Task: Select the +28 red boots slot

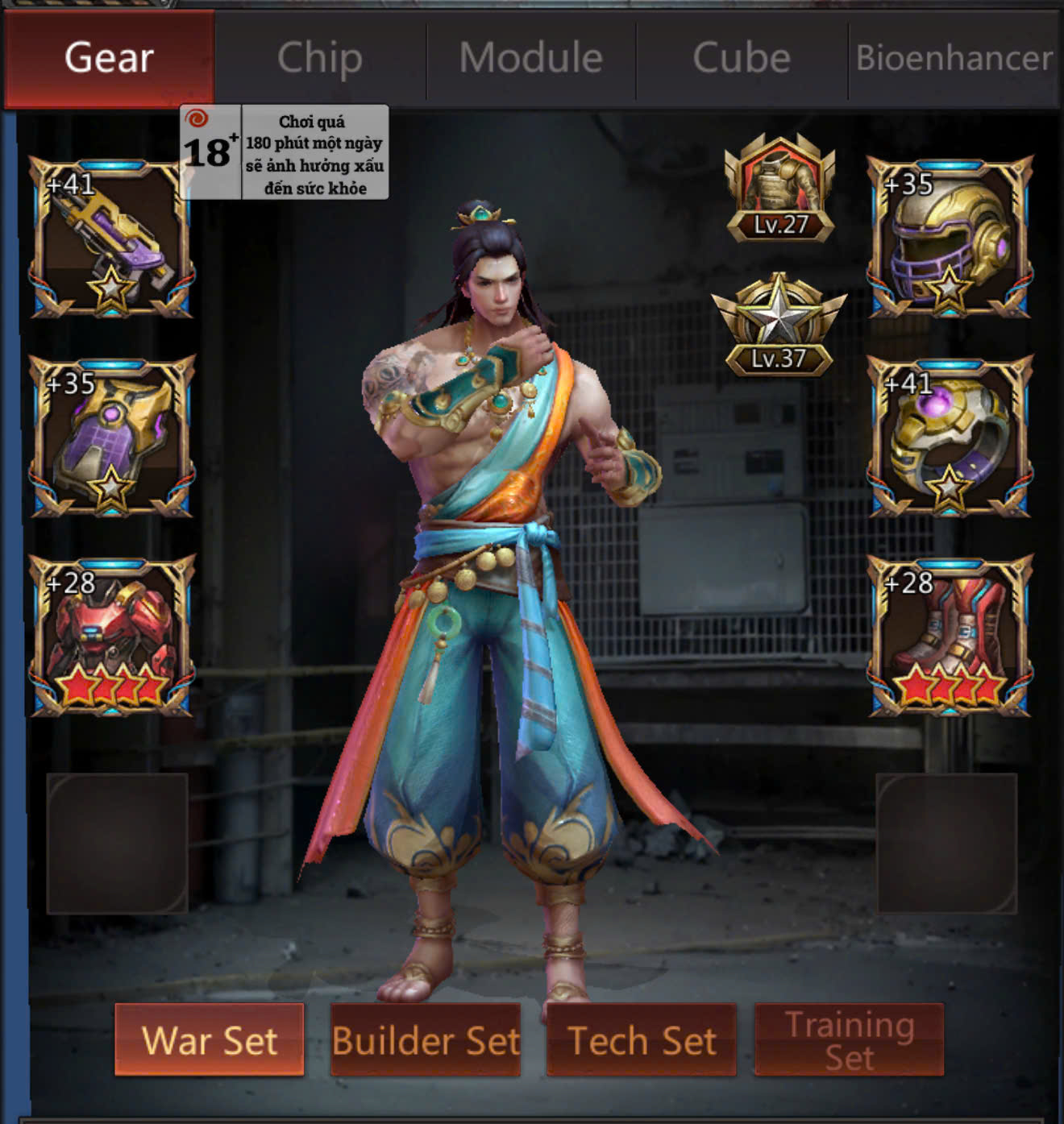Action: pyautogui.click(x=950, y=636)
